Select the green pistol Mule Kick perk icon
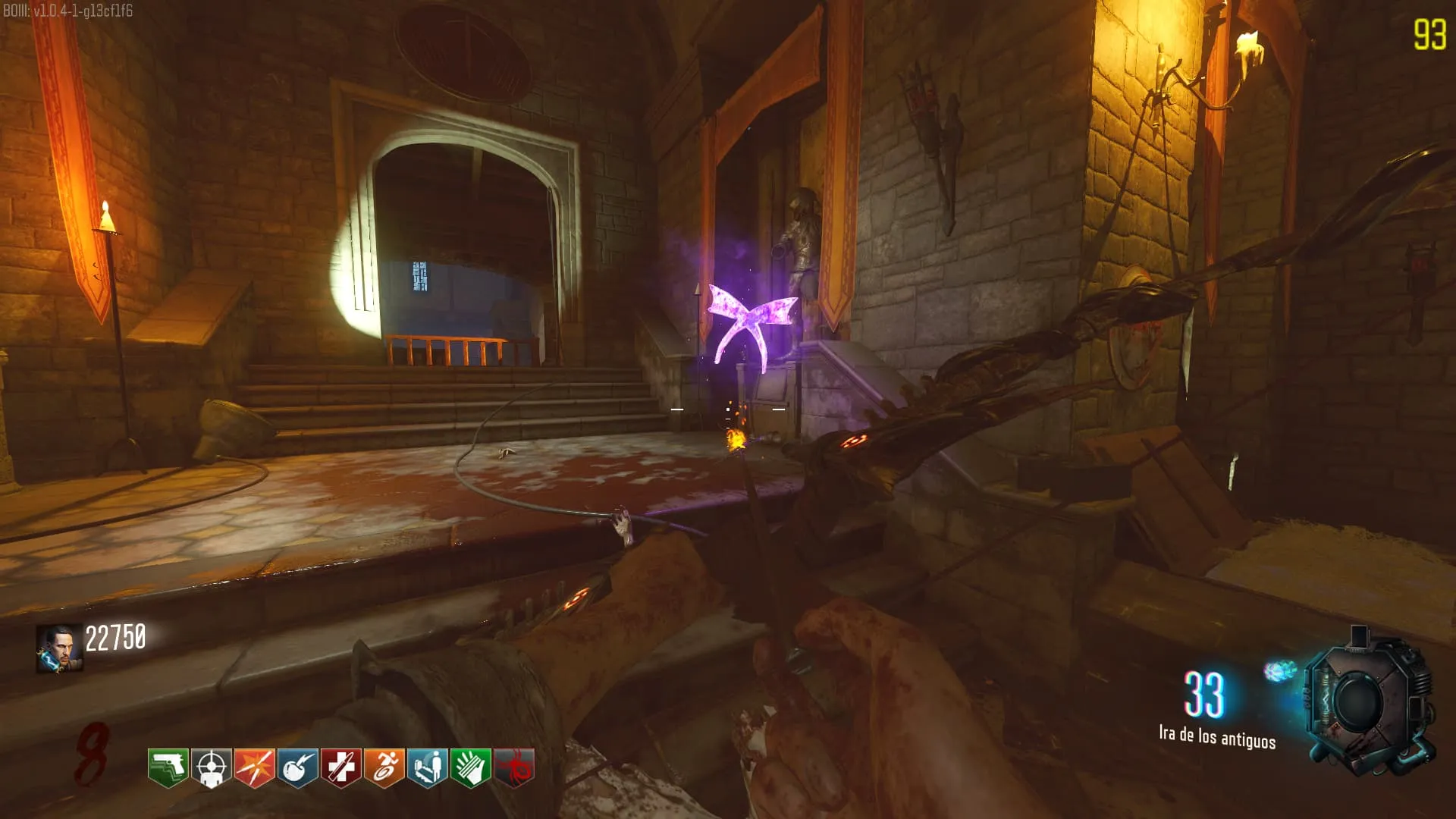Screen dimensions: 1456x819 tap(168, 767)
